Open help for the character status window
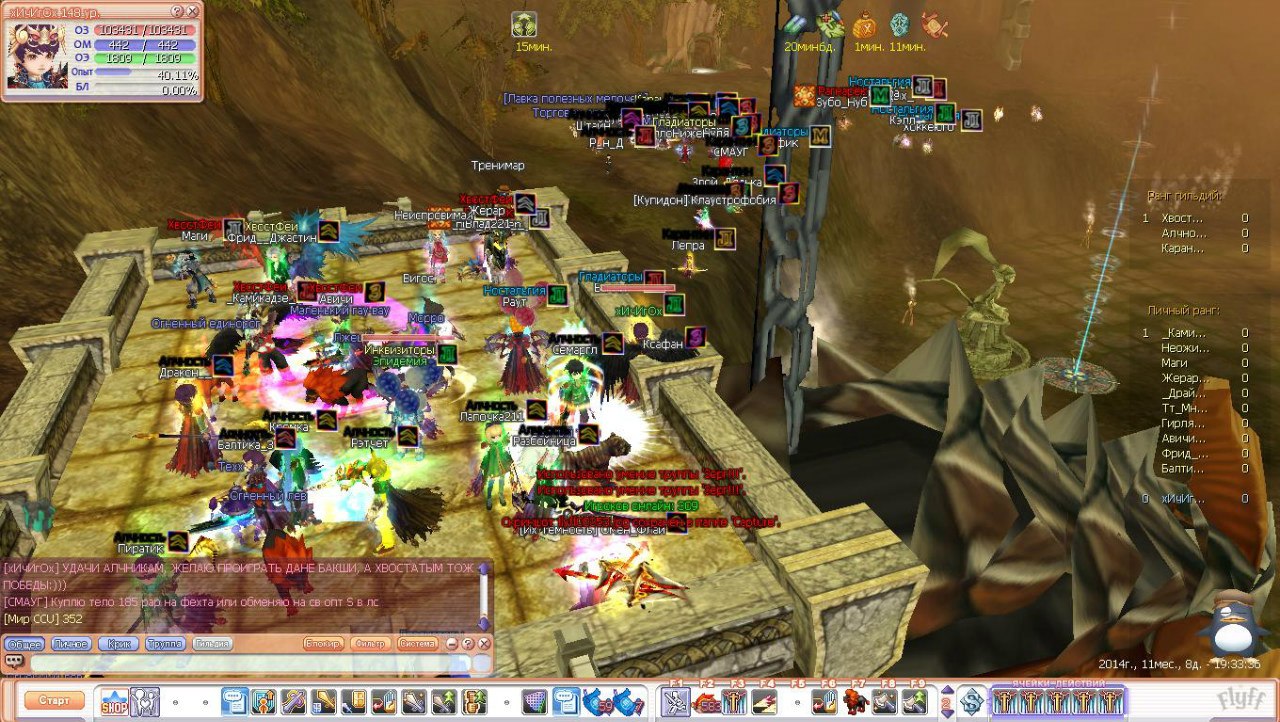Image resolution: width=1280 pixels, height=722 pixels. coord(177,11)
